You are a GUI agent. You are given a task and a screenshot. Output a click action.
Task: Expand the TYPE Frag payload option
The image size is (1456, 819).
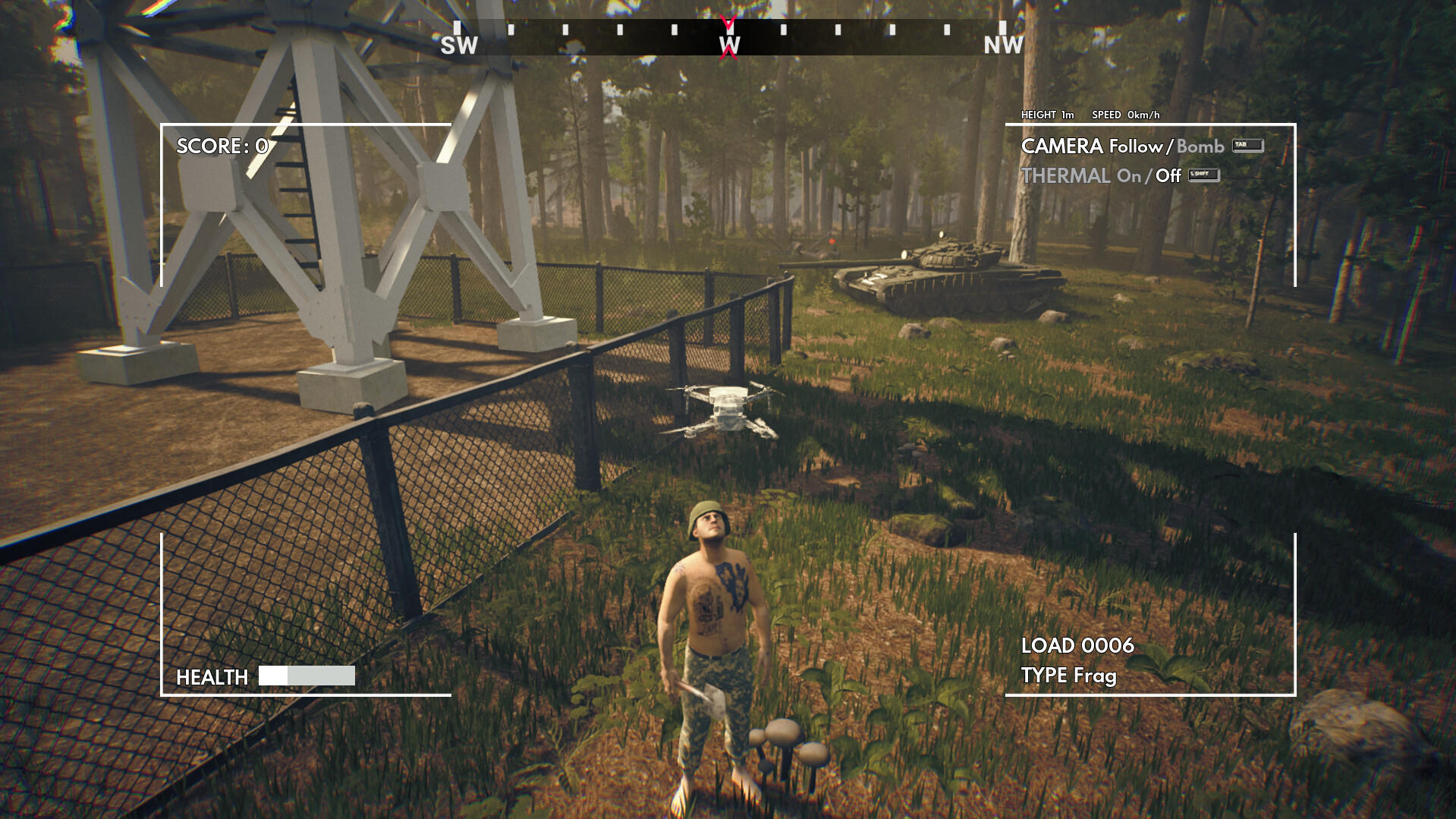coord(1069,676)
